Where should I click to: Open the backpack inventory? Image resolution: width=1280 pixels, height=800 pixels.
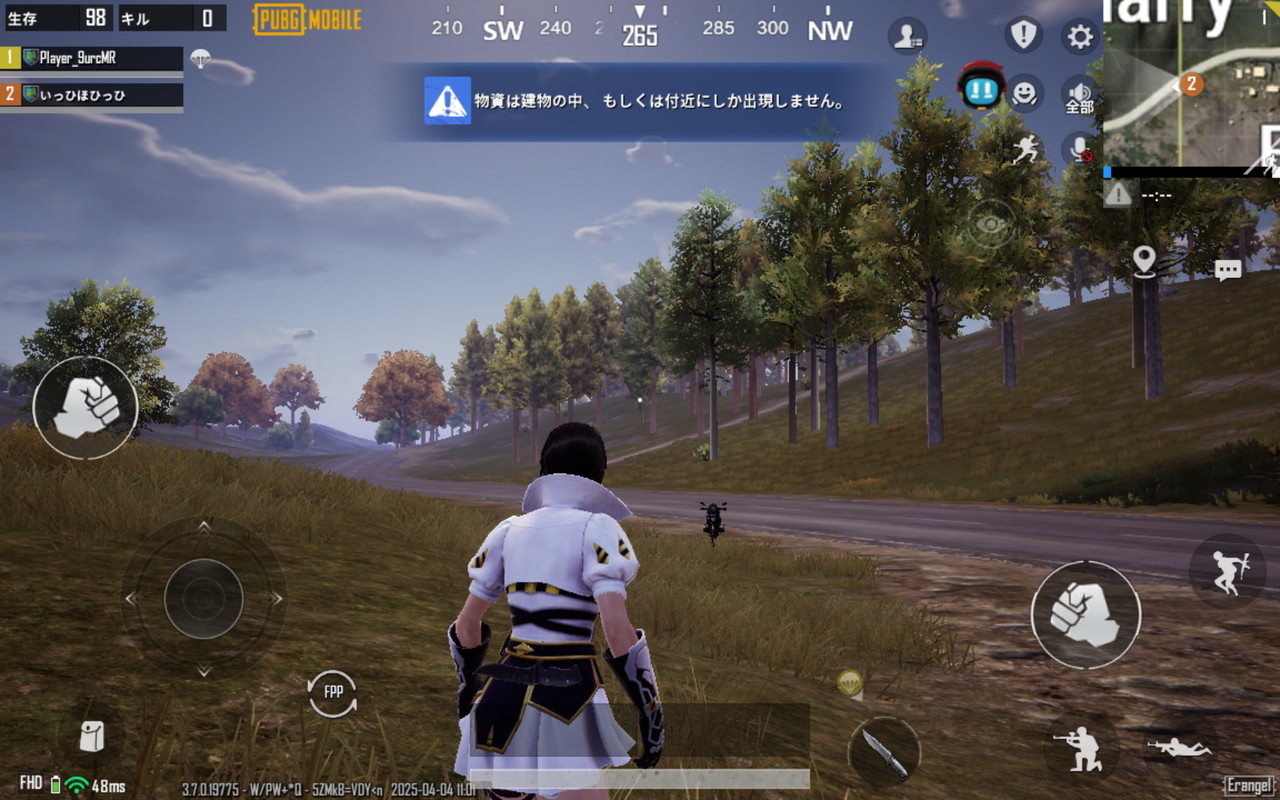(x=90, y=737)
